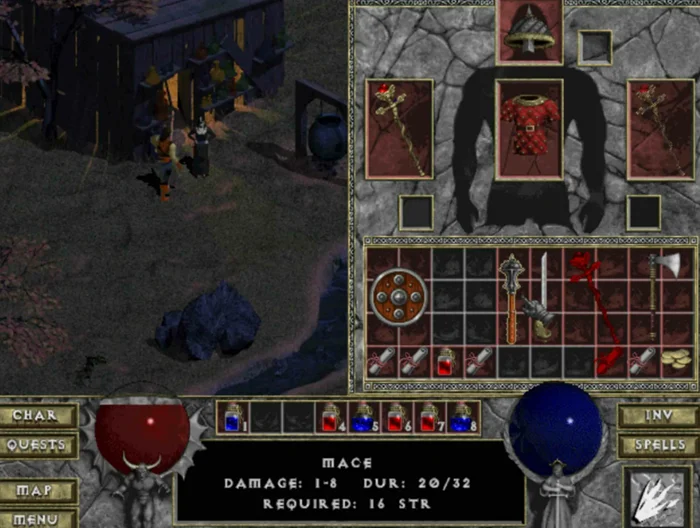Select the equipped helmet slot
The image size is (700, 528).
529,32
